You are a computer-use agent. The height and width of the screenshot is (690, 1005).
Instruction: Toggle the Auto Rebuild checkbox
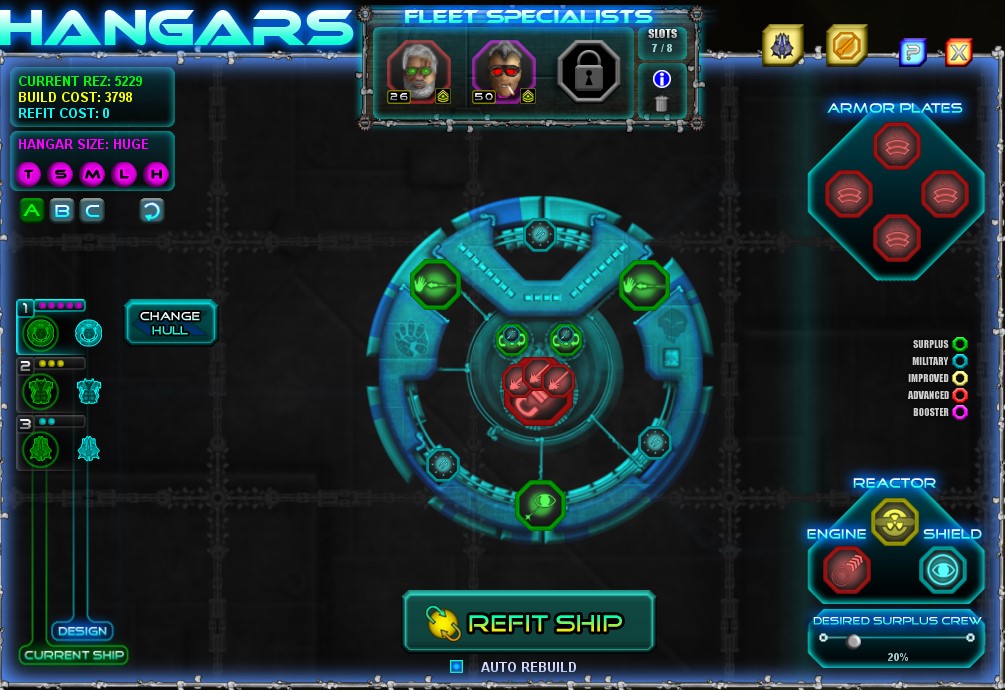pyautogui.click(x=457, y=666)
